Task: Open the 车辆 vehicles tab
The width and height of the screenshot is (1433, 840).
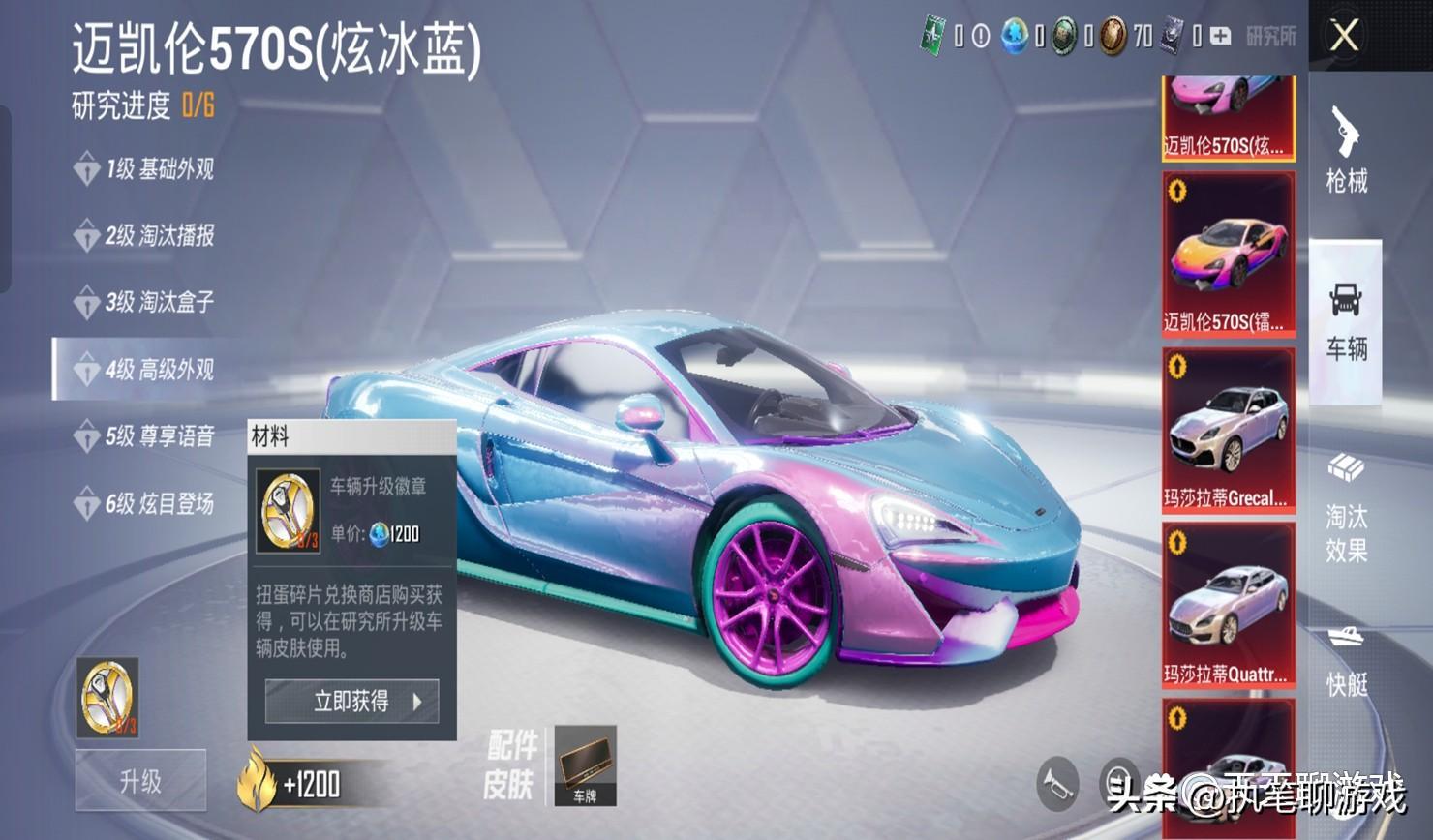Action: [x=1346, y=321]
